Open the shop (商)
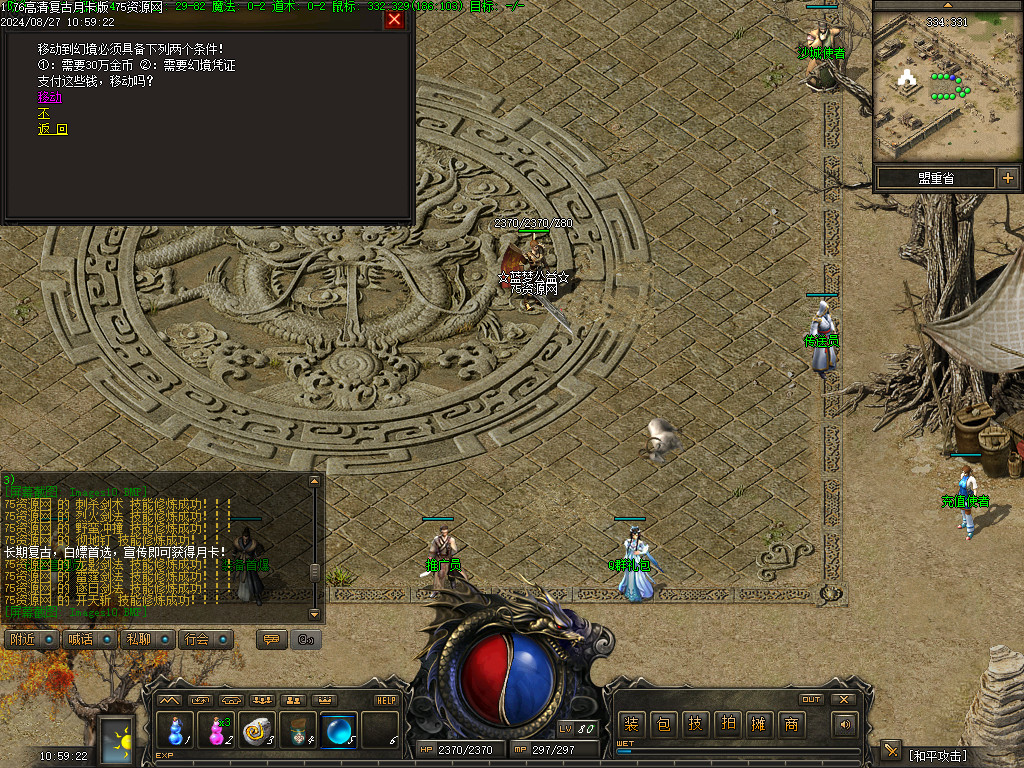 791,724
